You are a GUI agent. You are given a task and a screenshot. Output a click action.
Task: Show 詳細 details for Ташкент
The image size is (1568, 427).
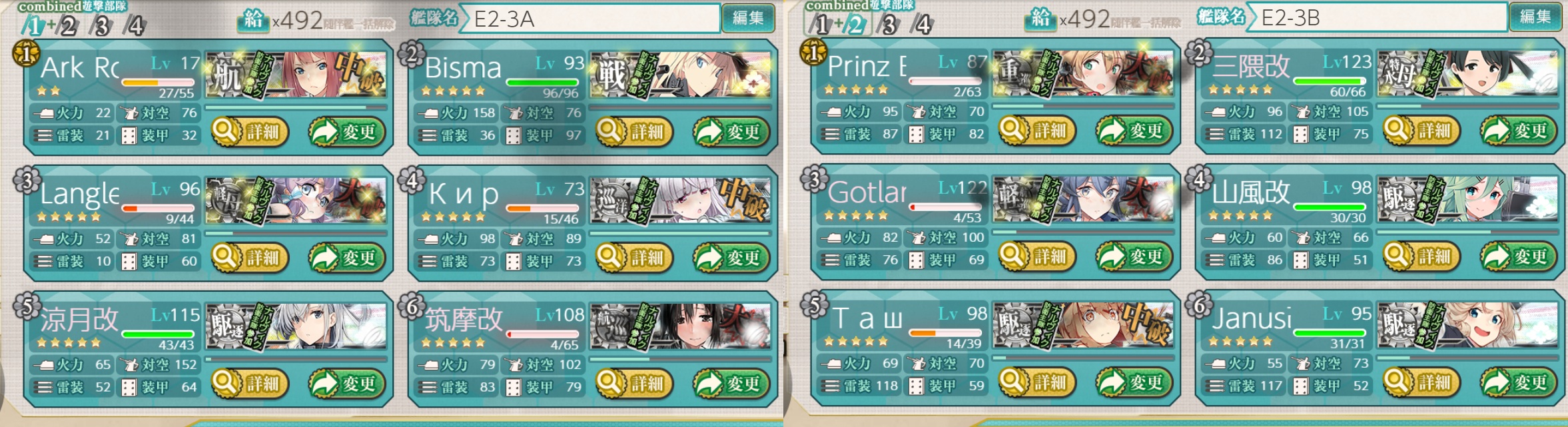(x=1037, y=382)
